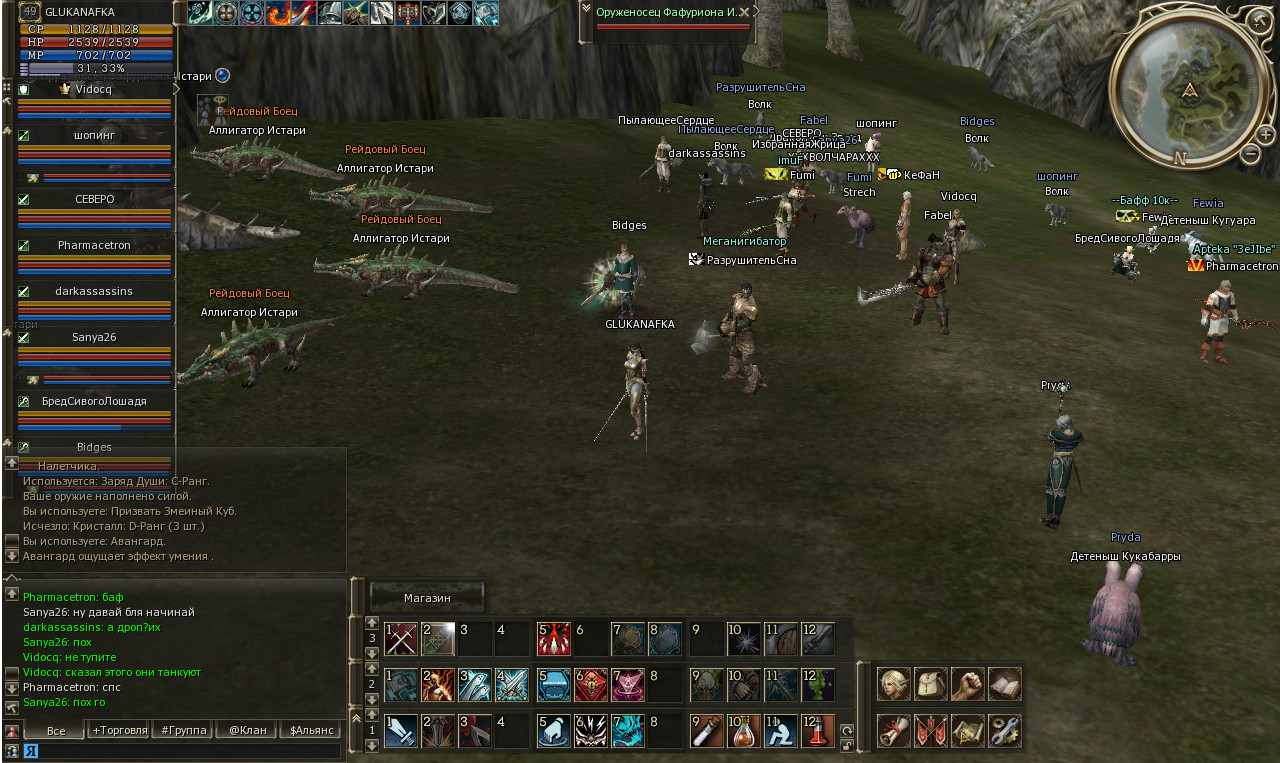Open the Магазин shop button
1280x763 pixels.
(427, 597)
